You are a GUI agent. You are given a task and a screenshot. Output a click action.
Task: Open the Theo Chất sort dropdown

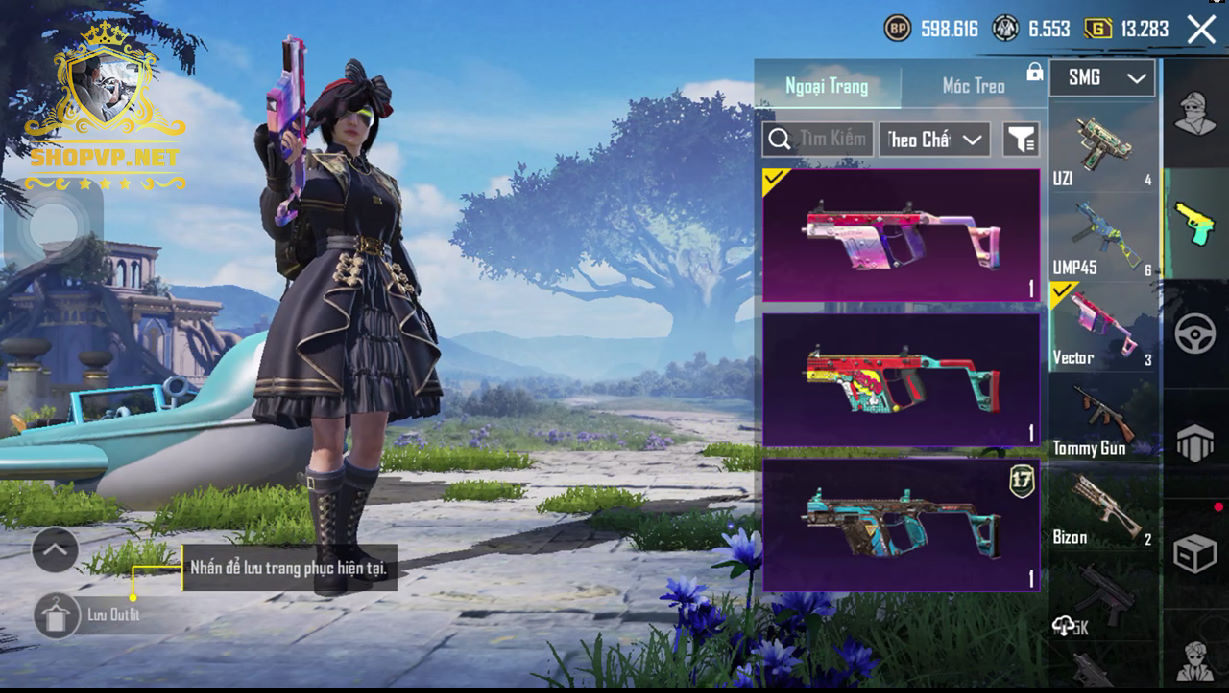point(934,140)
